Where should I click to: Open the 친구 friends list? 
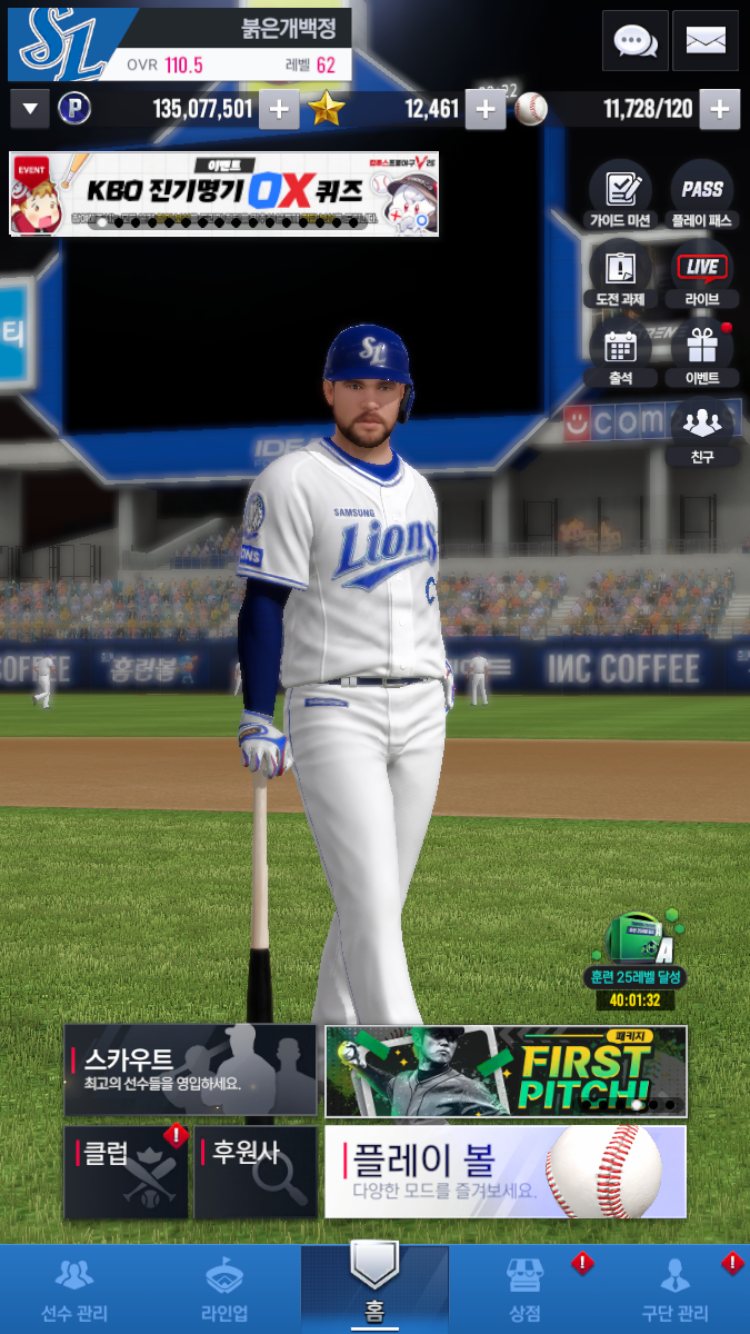pyautogui.click(x=702, y=431)
